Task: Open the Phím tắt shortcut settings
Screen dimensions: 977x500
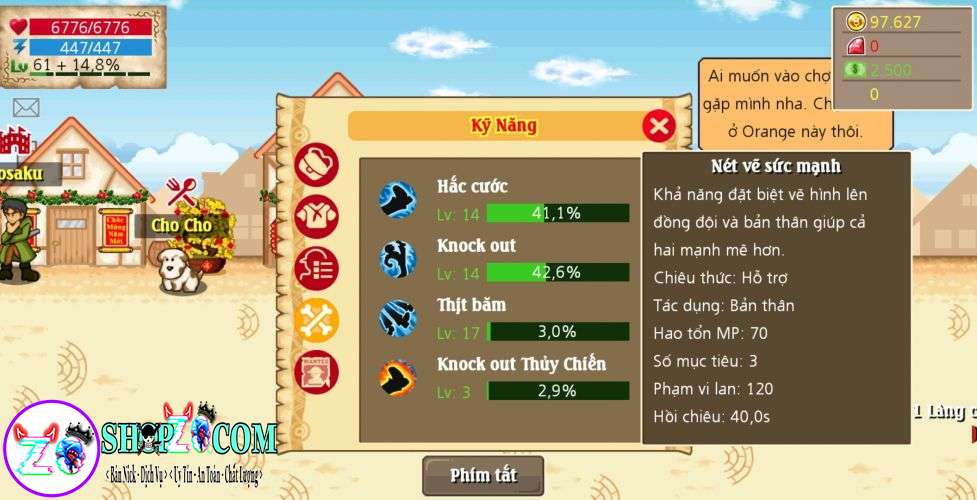Action: tap(483, 475)
